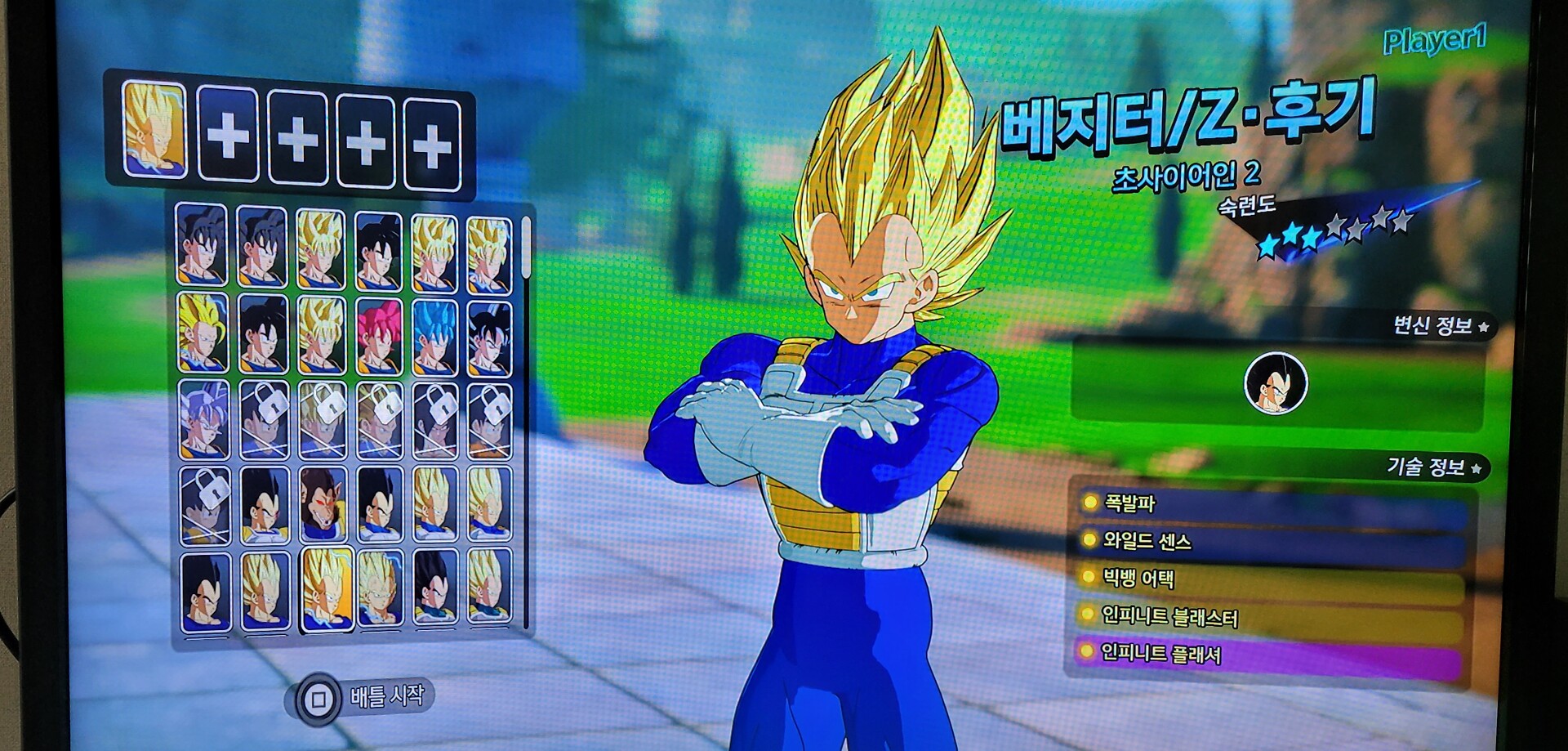The image size is (1568, 751).
Task: Select the filled first team slot with Vegeta
Action: [154, 129]
